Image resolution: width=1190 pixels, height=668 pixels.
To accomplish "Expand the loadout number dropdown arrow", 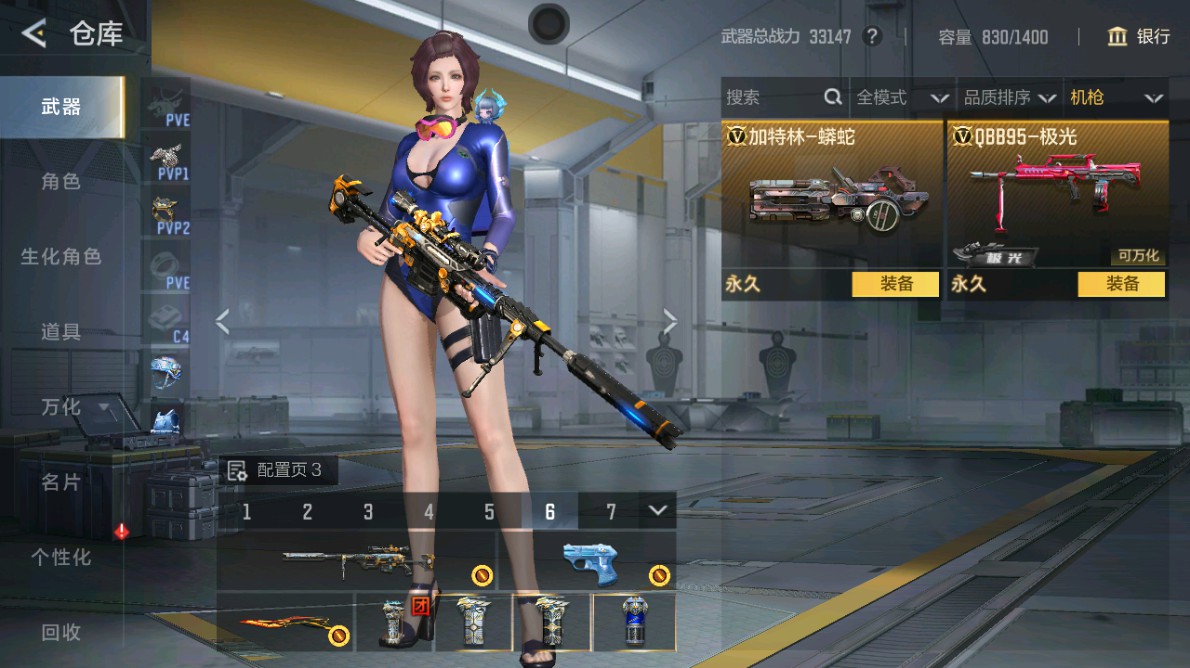I will pyautogui.click(x=657, y=511).
